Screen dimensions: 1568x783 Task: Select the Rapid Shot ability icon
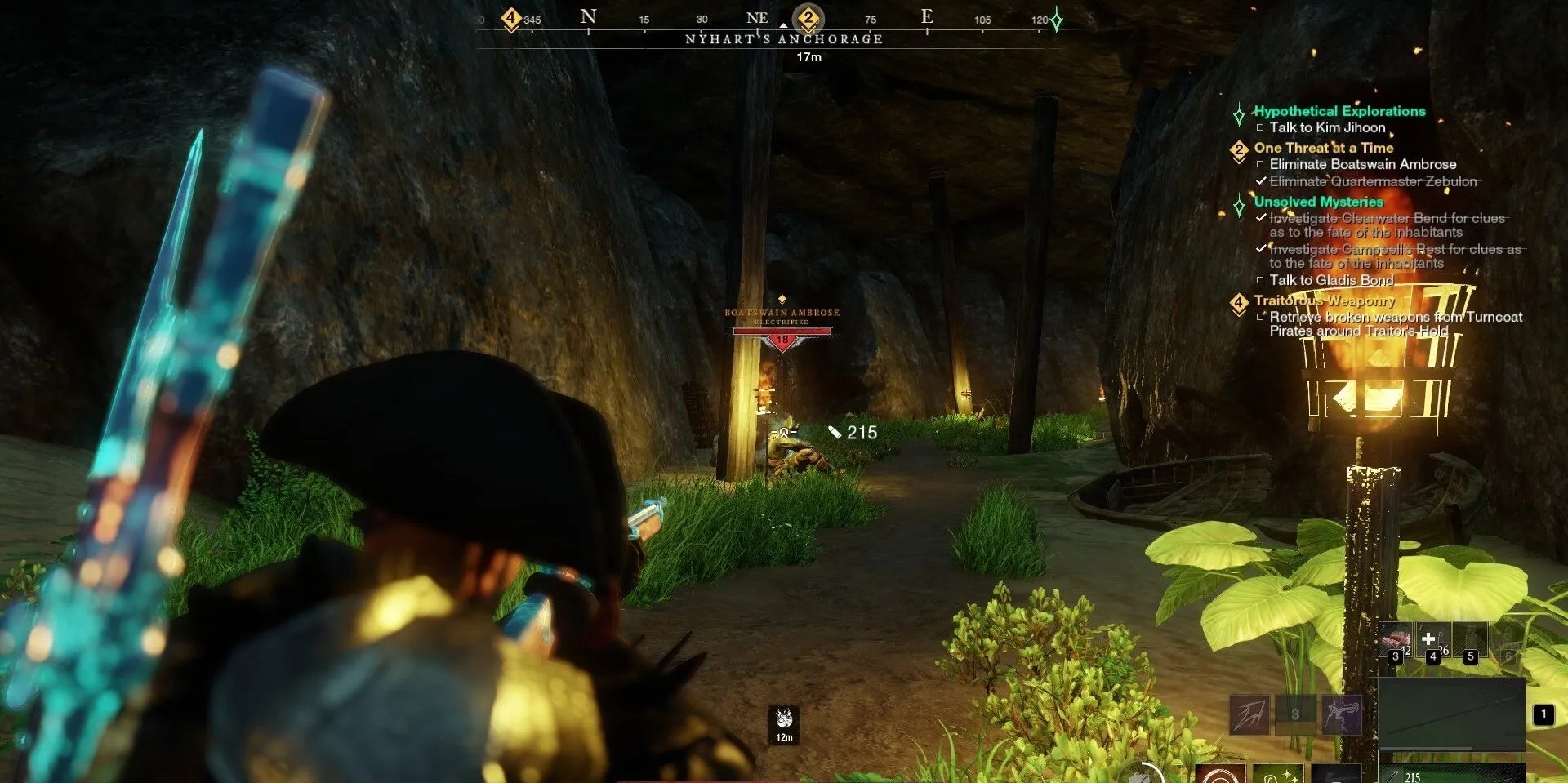(x=1342, y=714)
